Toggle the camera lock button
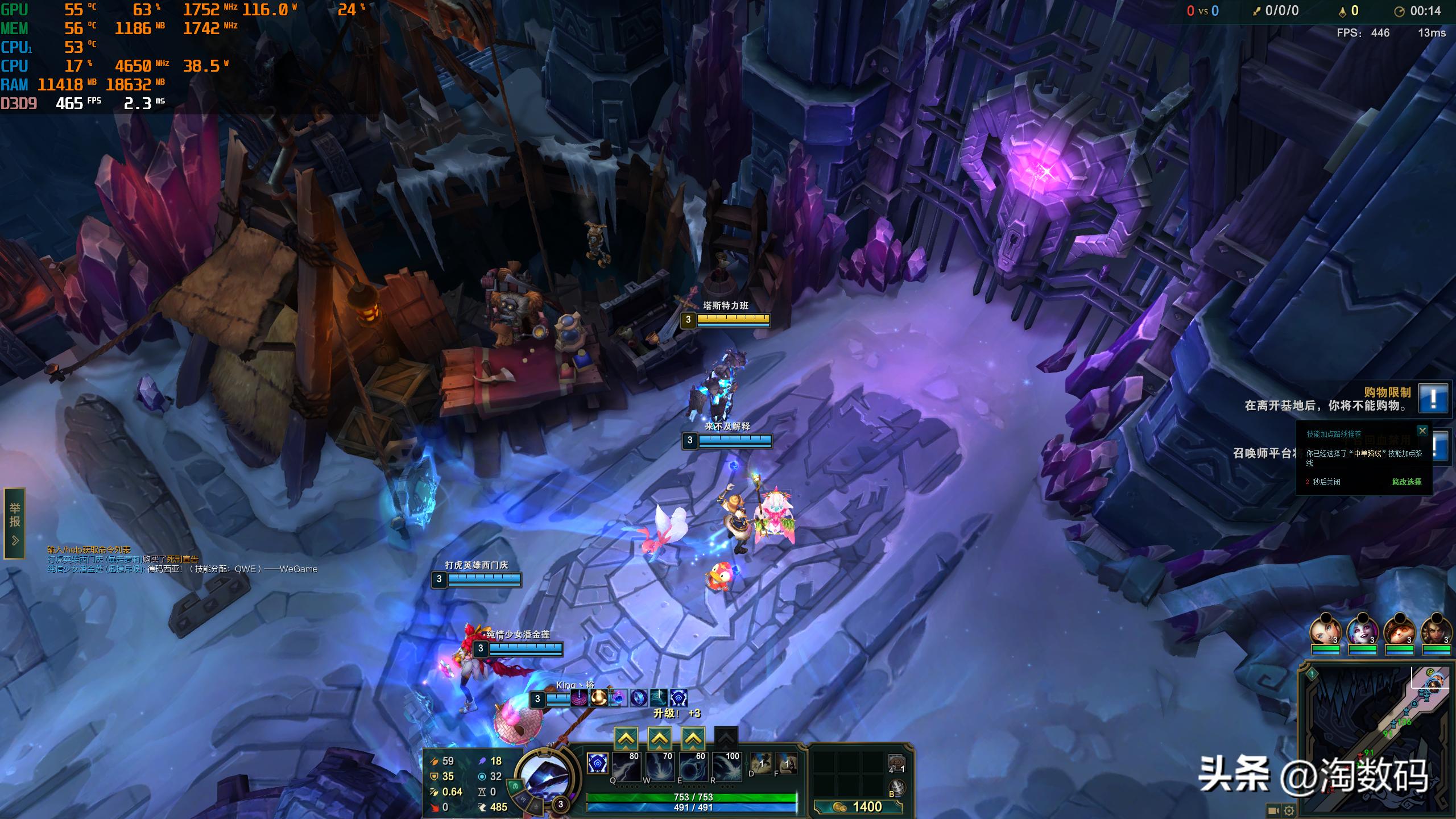Viewport: 1456px width, 819px height. [x=1273, y=810]
